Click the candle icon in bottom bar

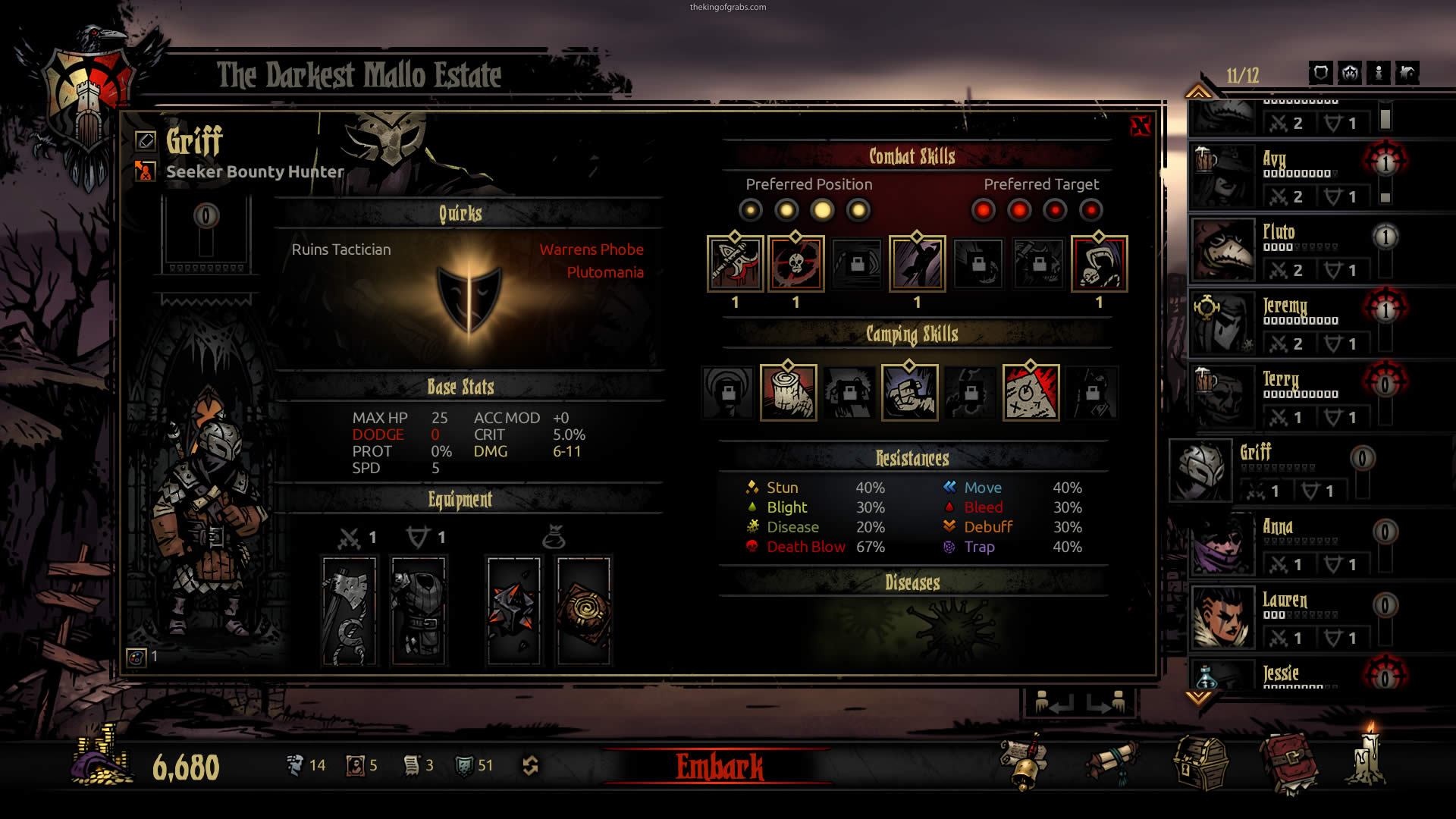coord(1367,758)
